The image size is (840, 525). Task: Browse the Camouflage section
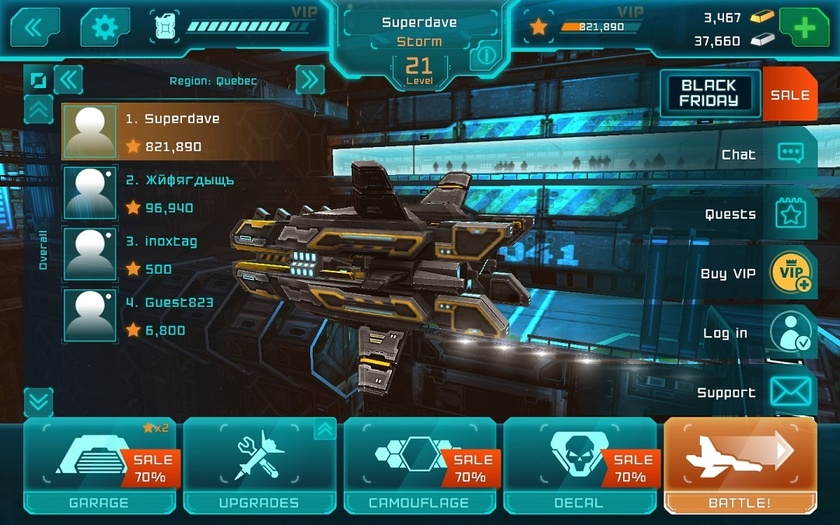[x=419, y=466]
